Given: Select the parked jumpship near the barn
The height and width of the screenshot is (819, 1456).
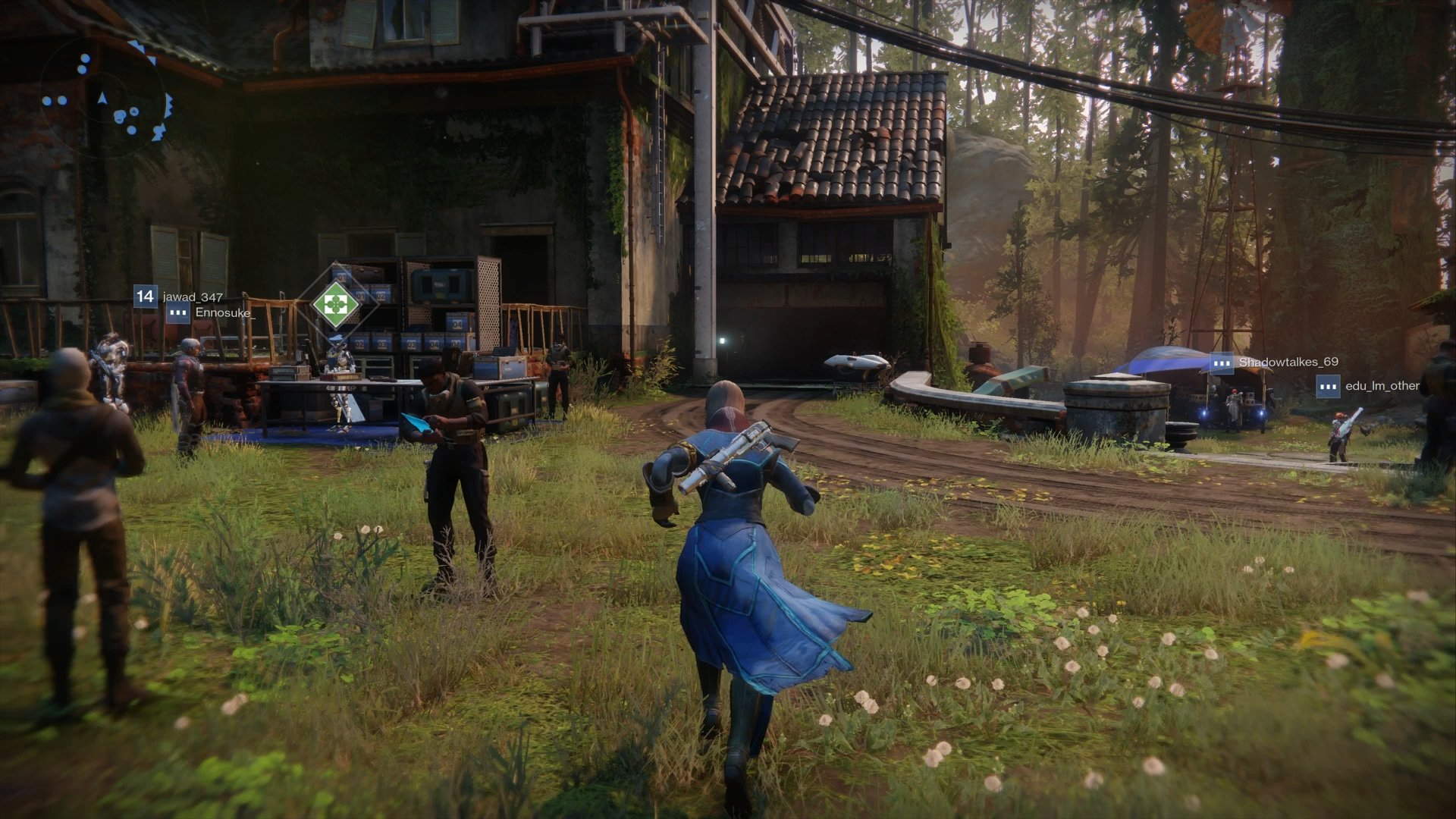Looking at the screenshot, I should click(x=855, y=362).
